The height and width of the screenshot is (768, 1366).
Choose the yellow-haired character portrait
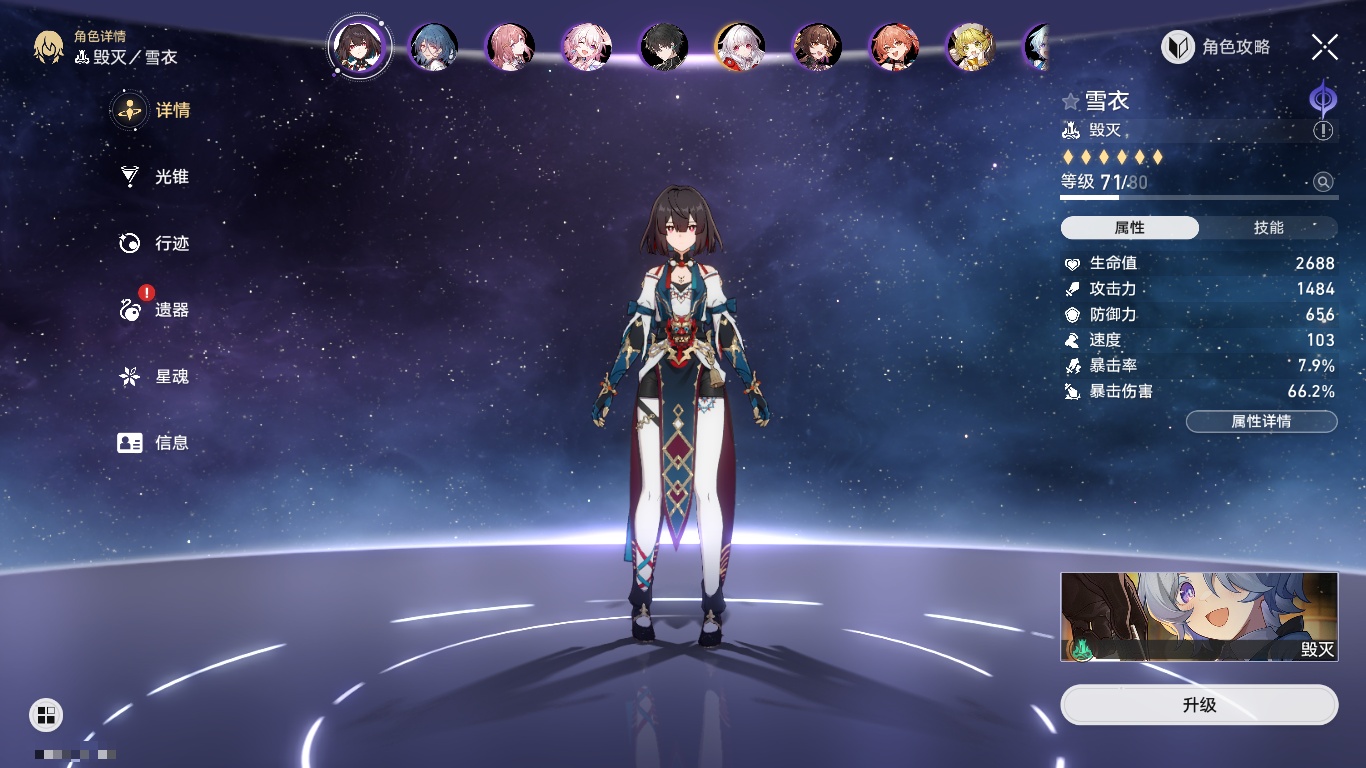[970, 47]
